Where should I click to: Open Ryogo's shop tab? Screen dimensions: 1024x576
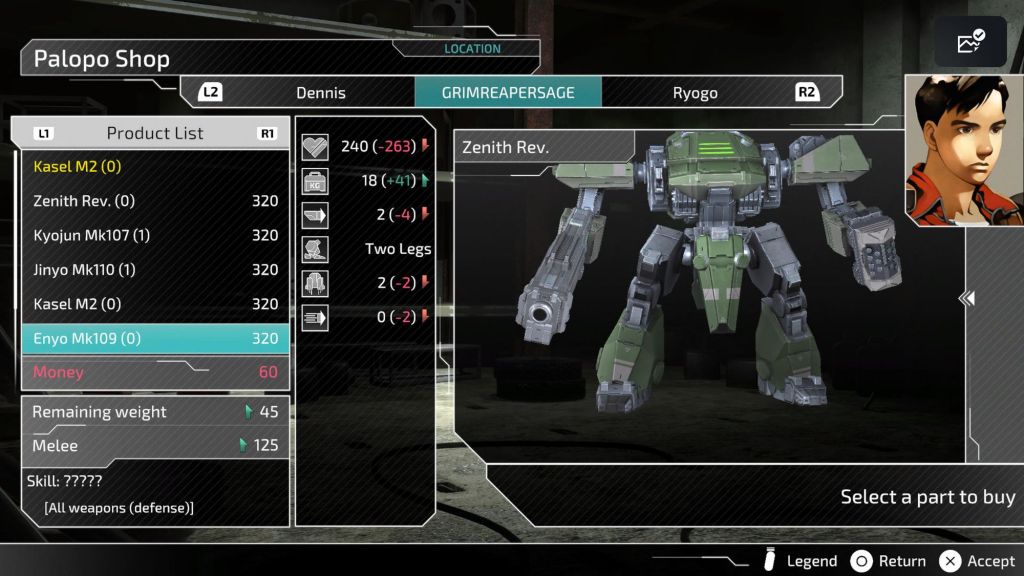click(695, 93)
